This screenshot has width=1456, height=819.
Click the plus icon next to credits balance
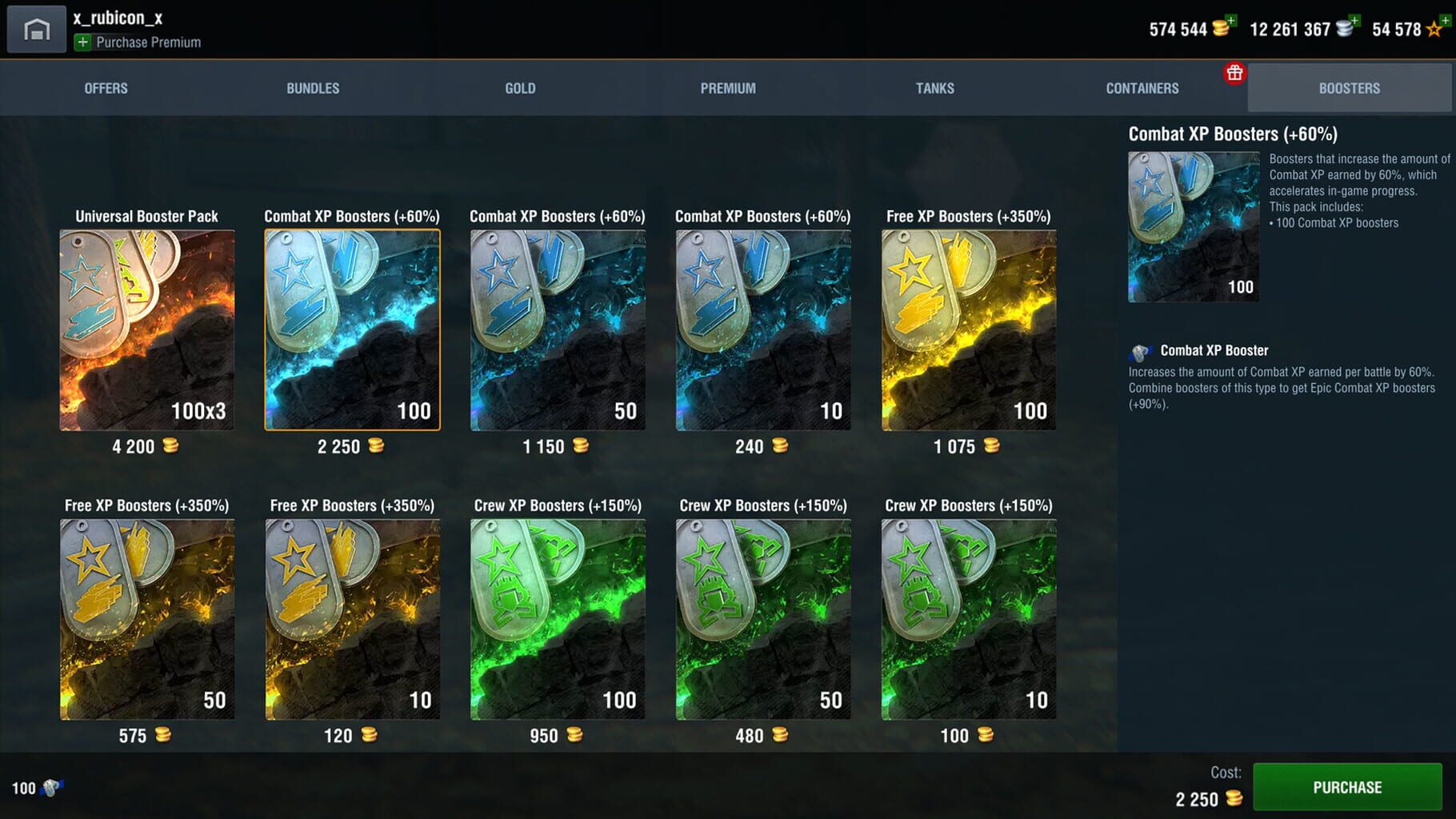1355,18
